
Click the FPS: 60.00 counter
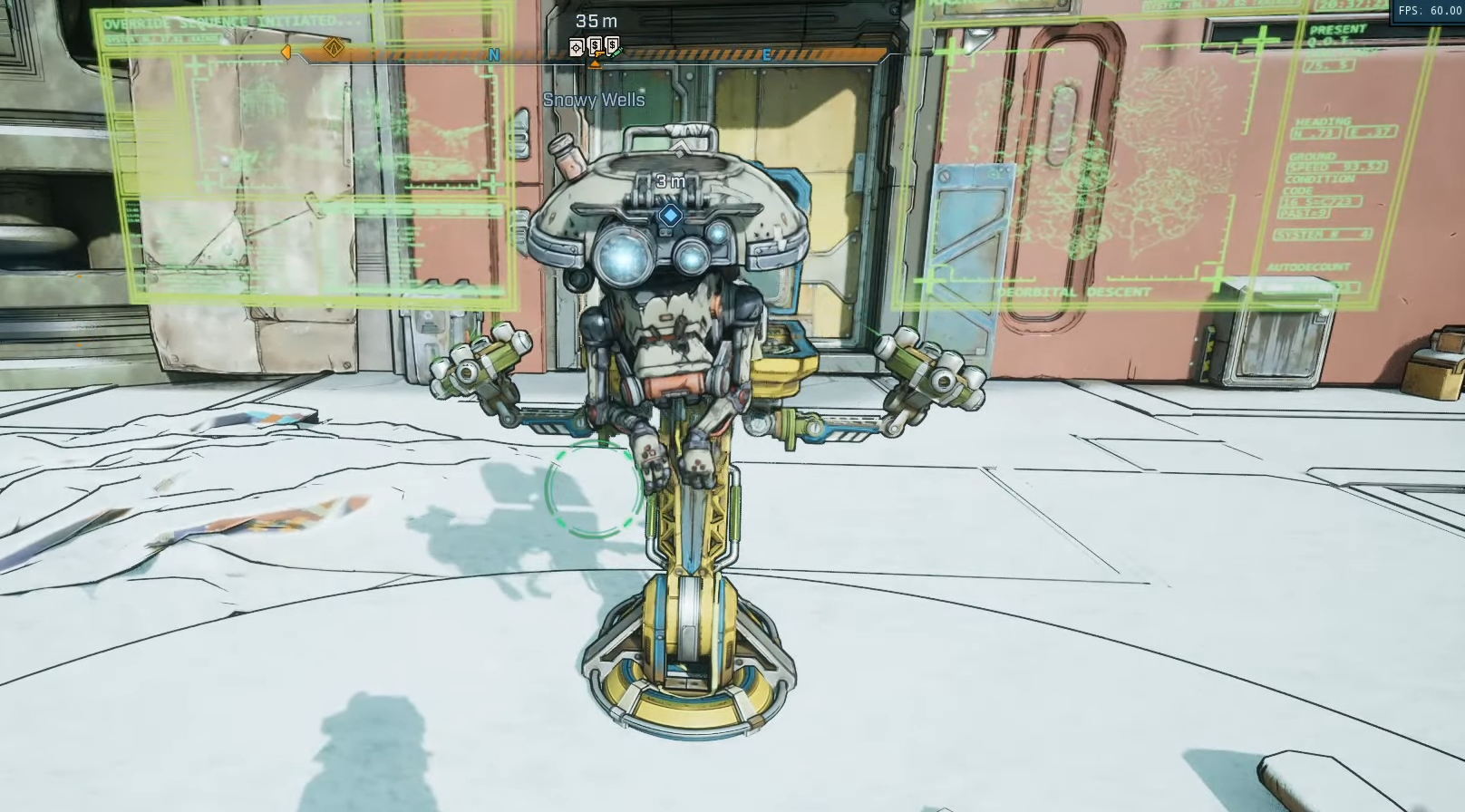[1431, 11]
